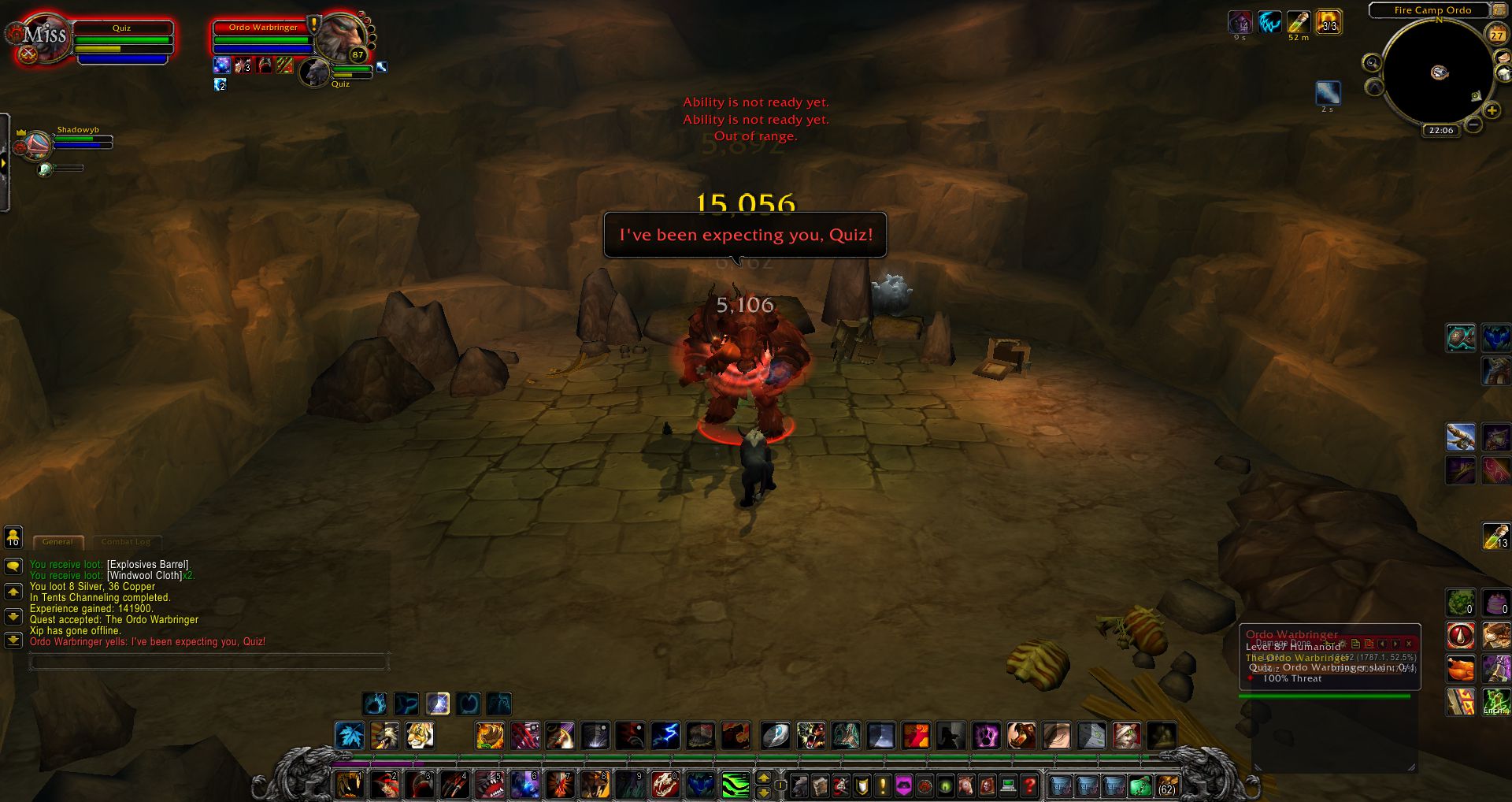Open the calendar showing day 27
1512x802 pixels.
[x=1496, y=35]
